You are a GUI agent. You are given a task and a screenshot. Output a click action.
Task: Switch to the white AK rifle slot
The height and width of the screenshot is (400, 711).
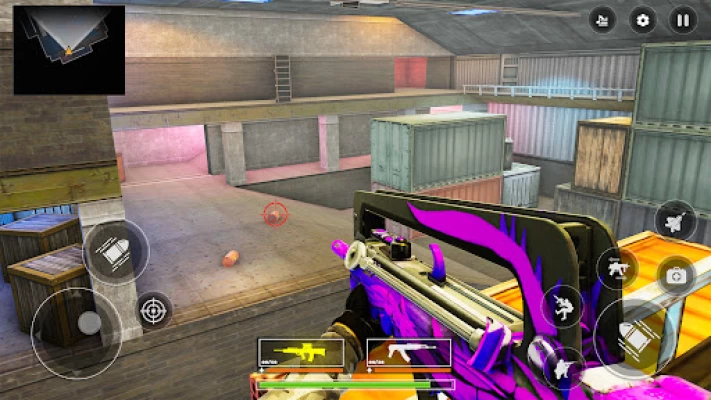pyautogui.click(x=409, y=352)
